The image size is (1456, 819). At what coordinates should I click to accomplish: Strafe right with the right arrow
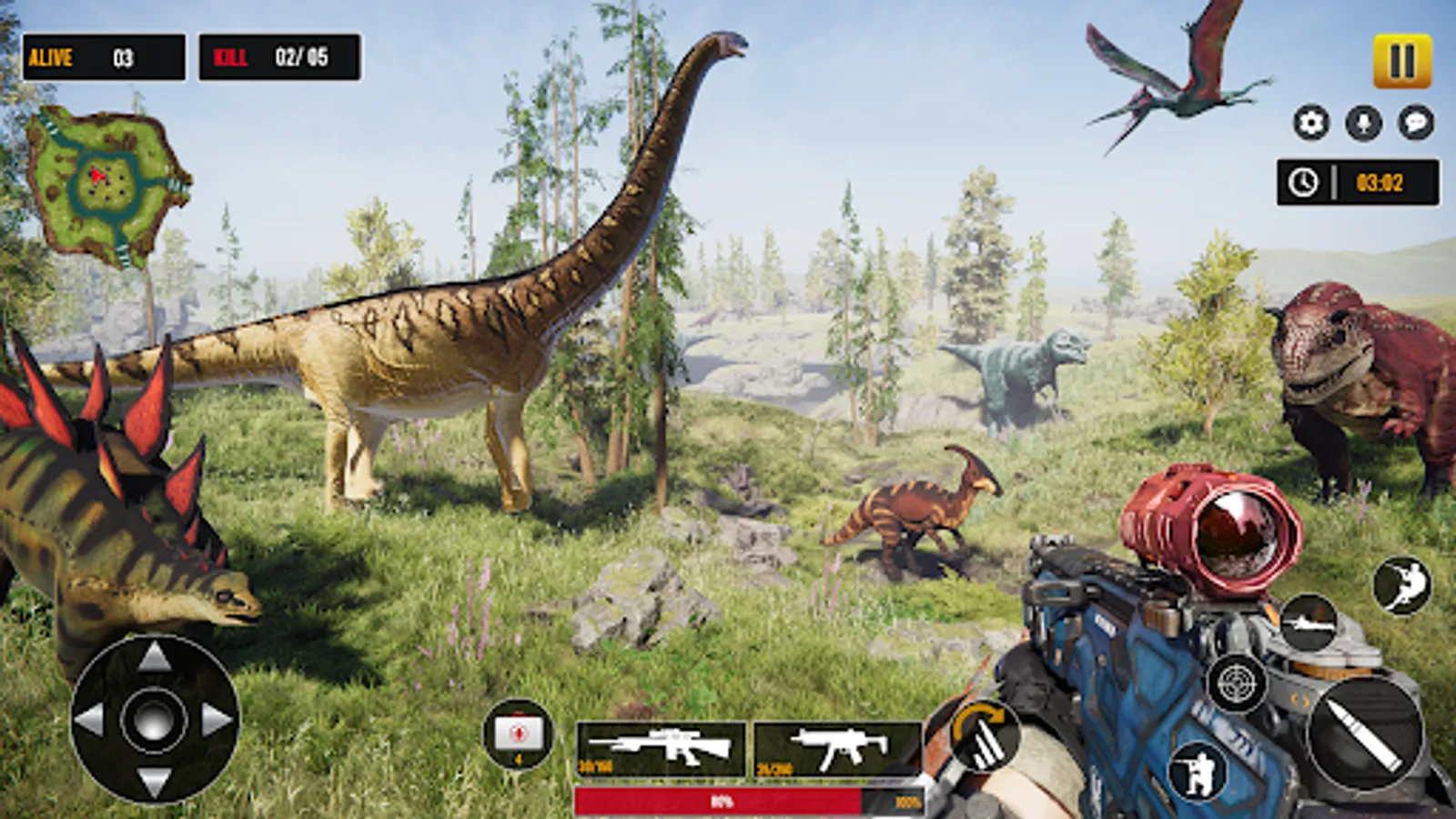pyautogui.click(x=217, y=720)
